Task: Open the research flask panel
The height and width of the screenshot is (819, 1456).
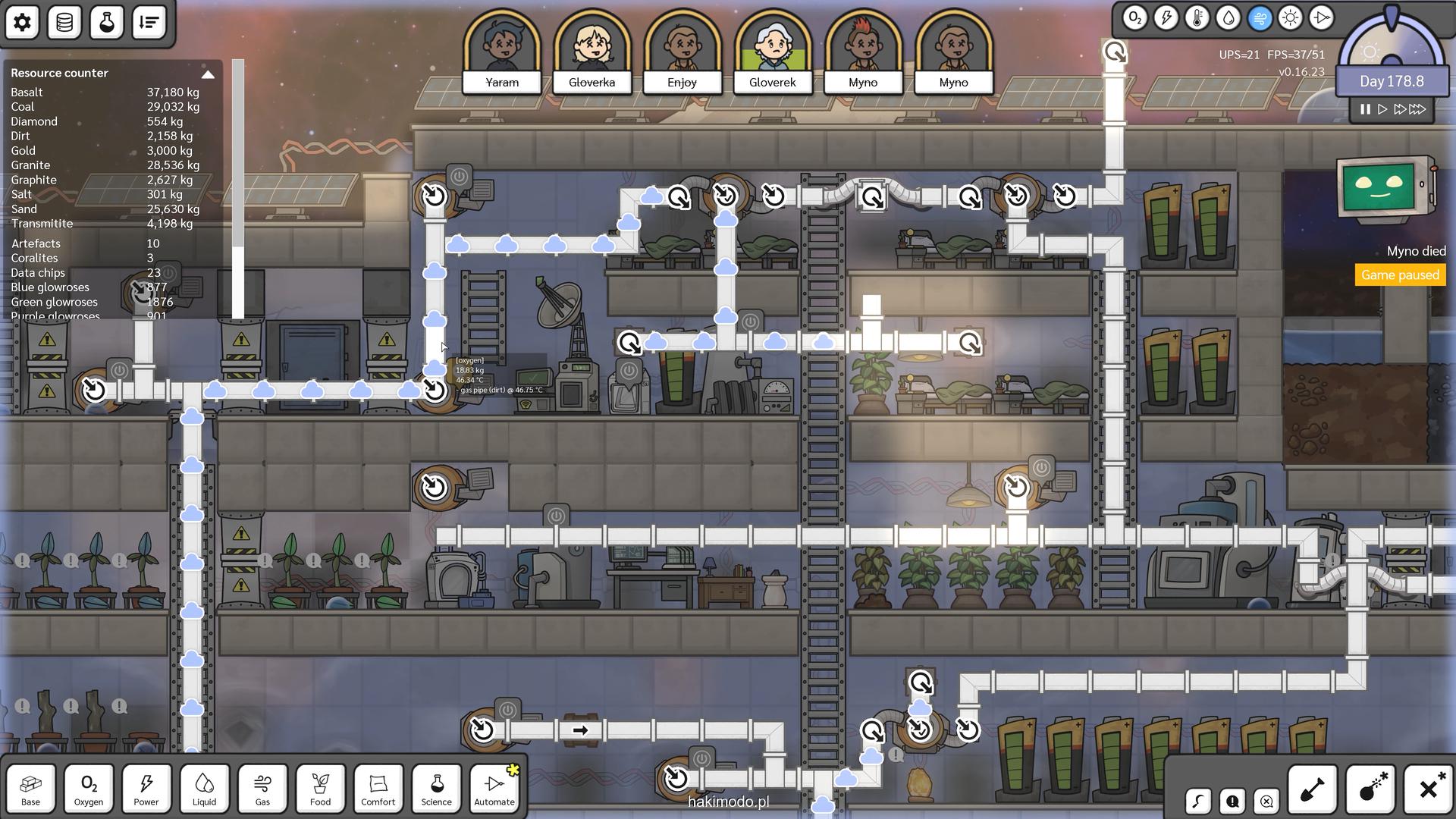Action: coord(107,23)
